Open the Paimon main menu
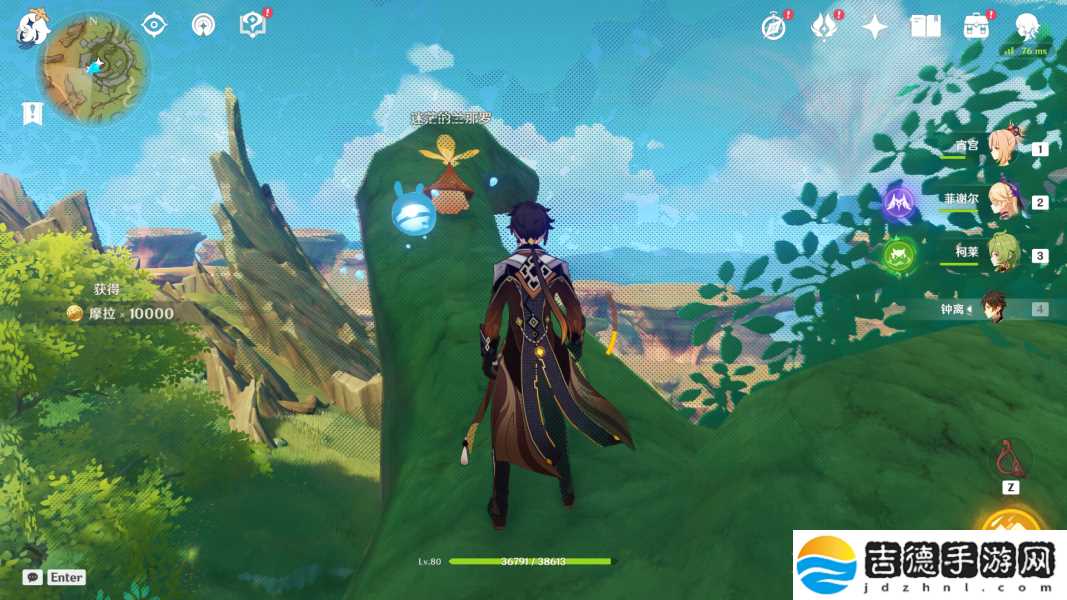 pos(32,27)
